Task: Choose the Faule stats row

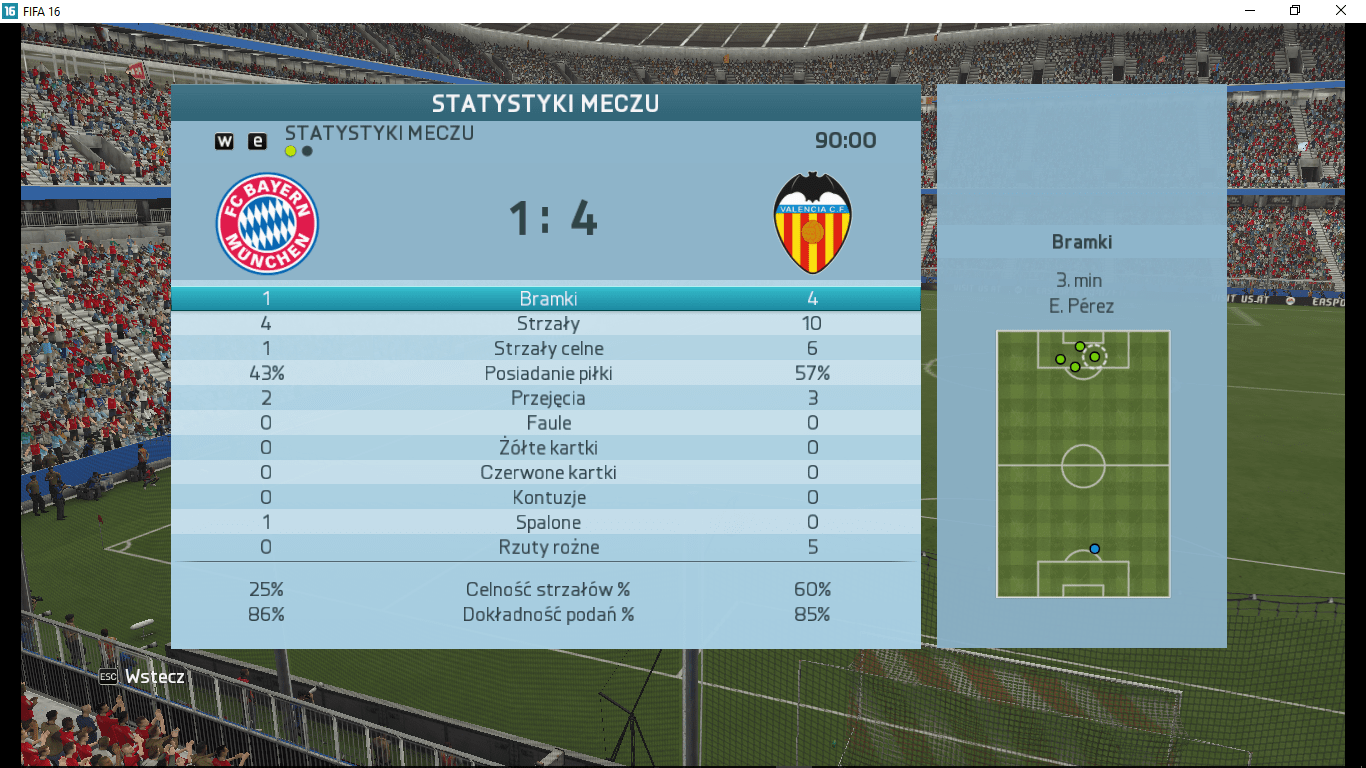Action: pos(547,423)
